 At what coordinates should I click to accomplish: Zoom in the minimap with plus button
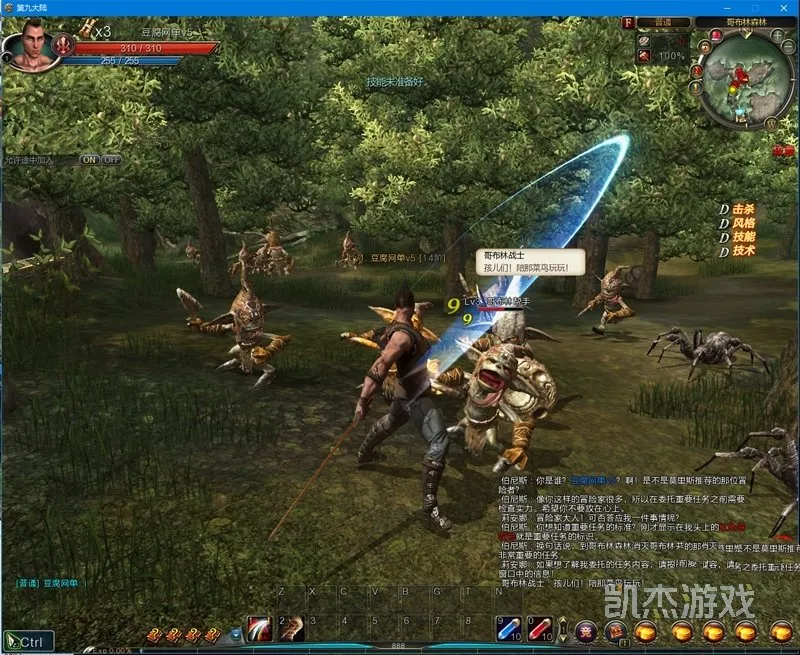pos(775,36)
